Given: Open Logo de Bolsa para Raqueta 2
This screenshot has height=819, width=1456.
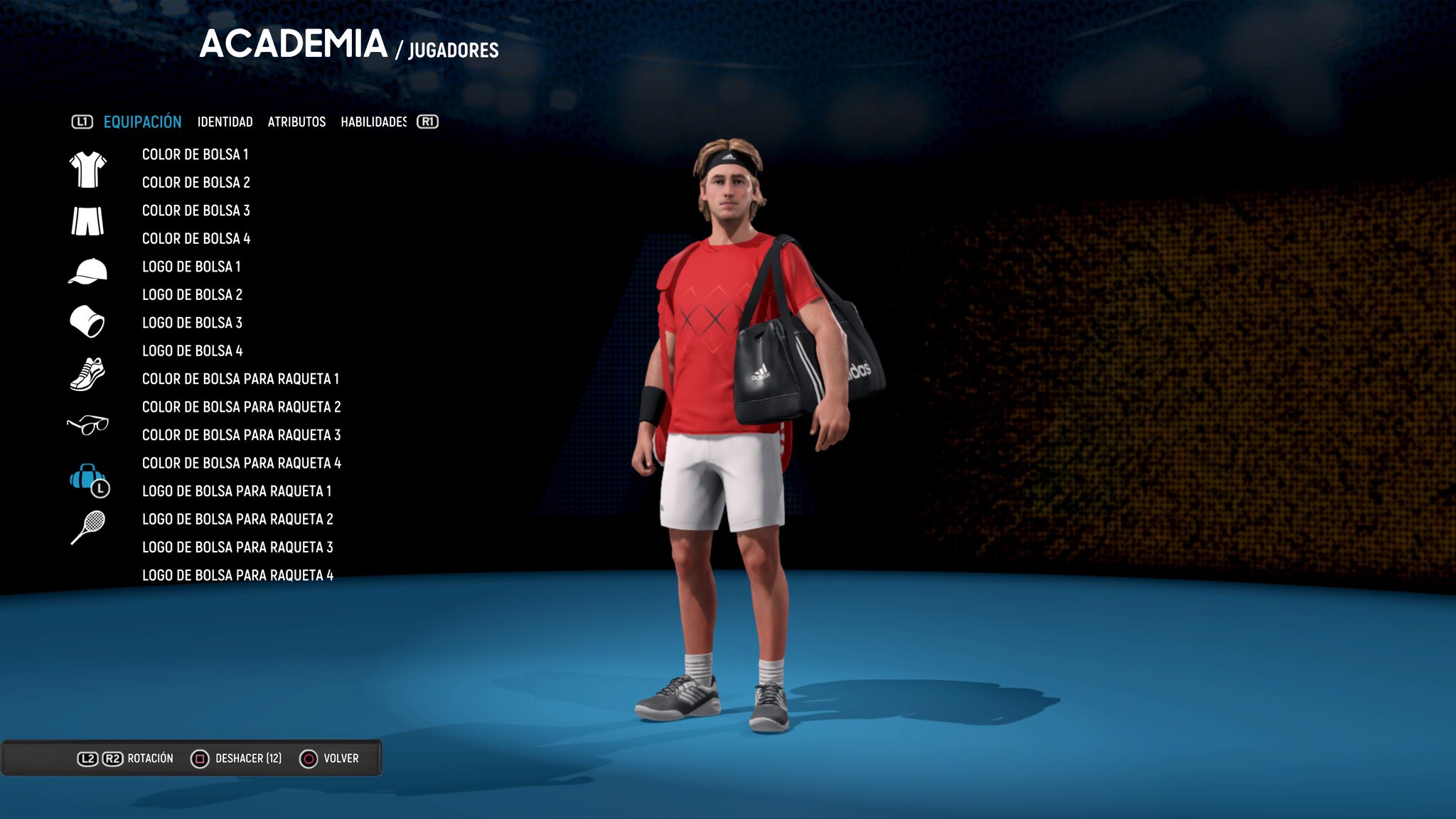Looking at the screenshot, I should [237, 520].
